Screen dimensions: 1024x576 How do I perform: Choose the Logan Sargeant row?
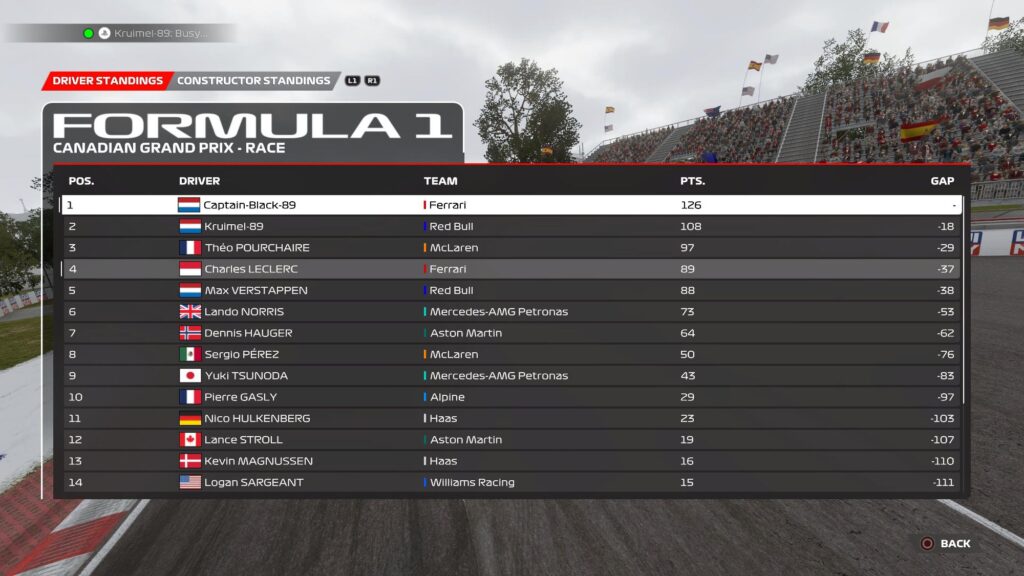[x=510, y=482]
